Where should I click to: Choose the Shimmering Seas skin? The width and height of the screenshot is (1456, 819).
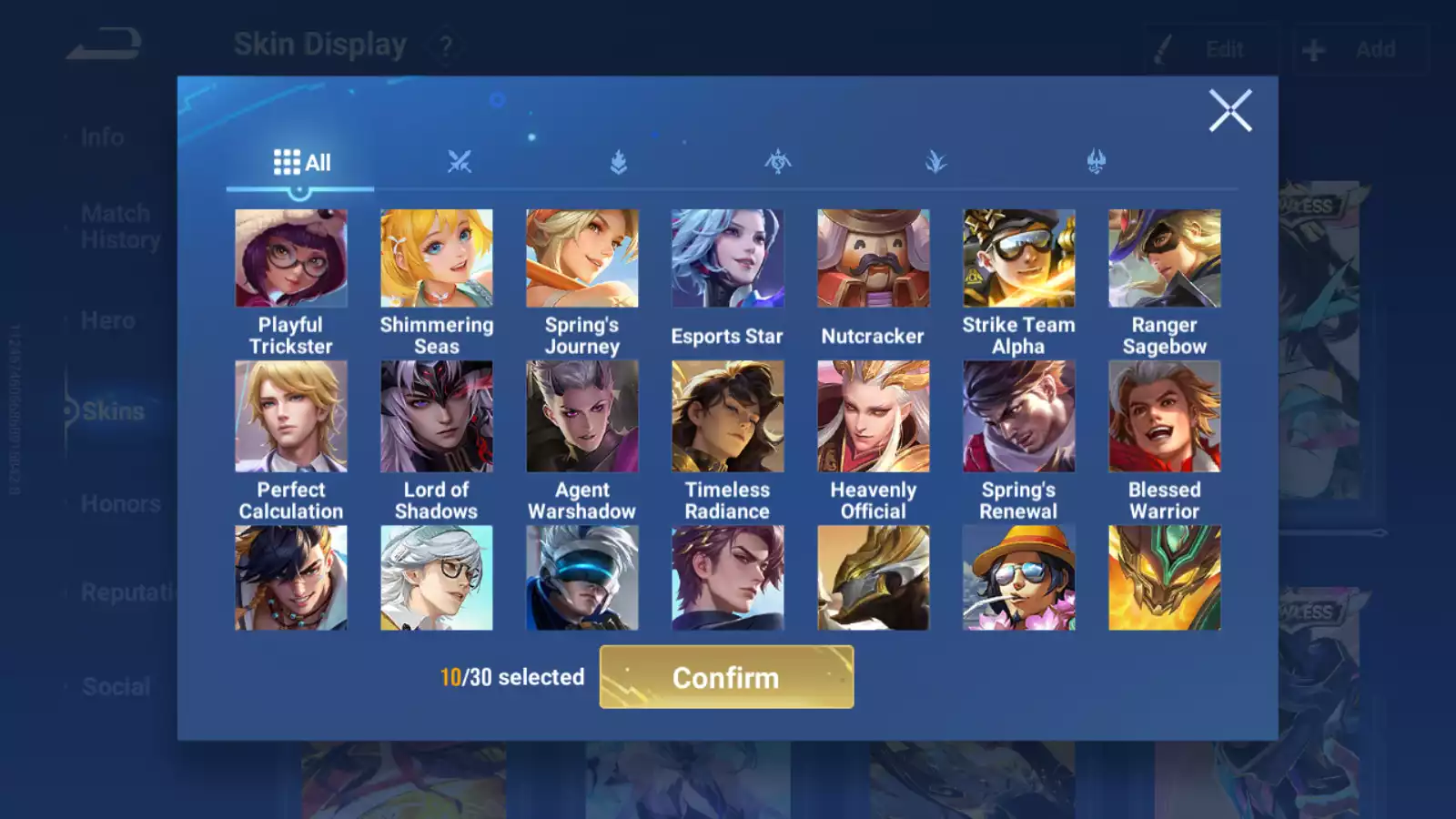[x=437, y=258]
